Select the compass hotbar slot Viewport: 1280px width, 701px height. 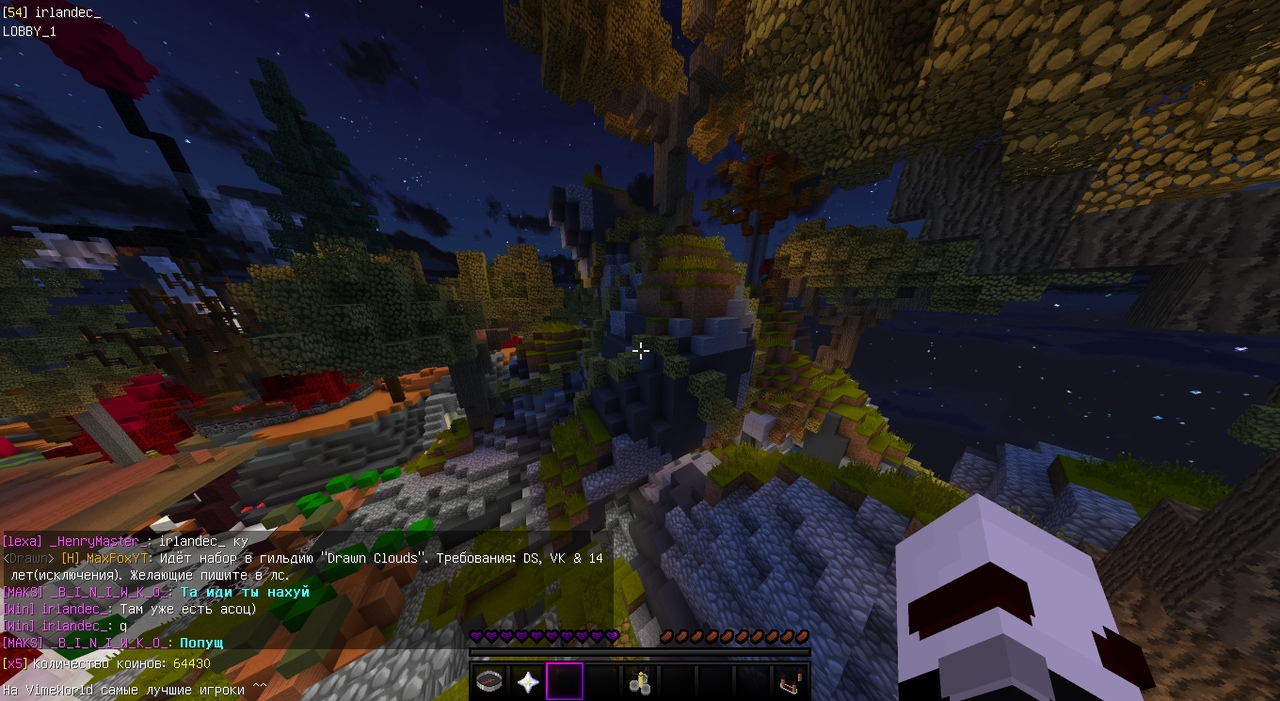[490, 682]
